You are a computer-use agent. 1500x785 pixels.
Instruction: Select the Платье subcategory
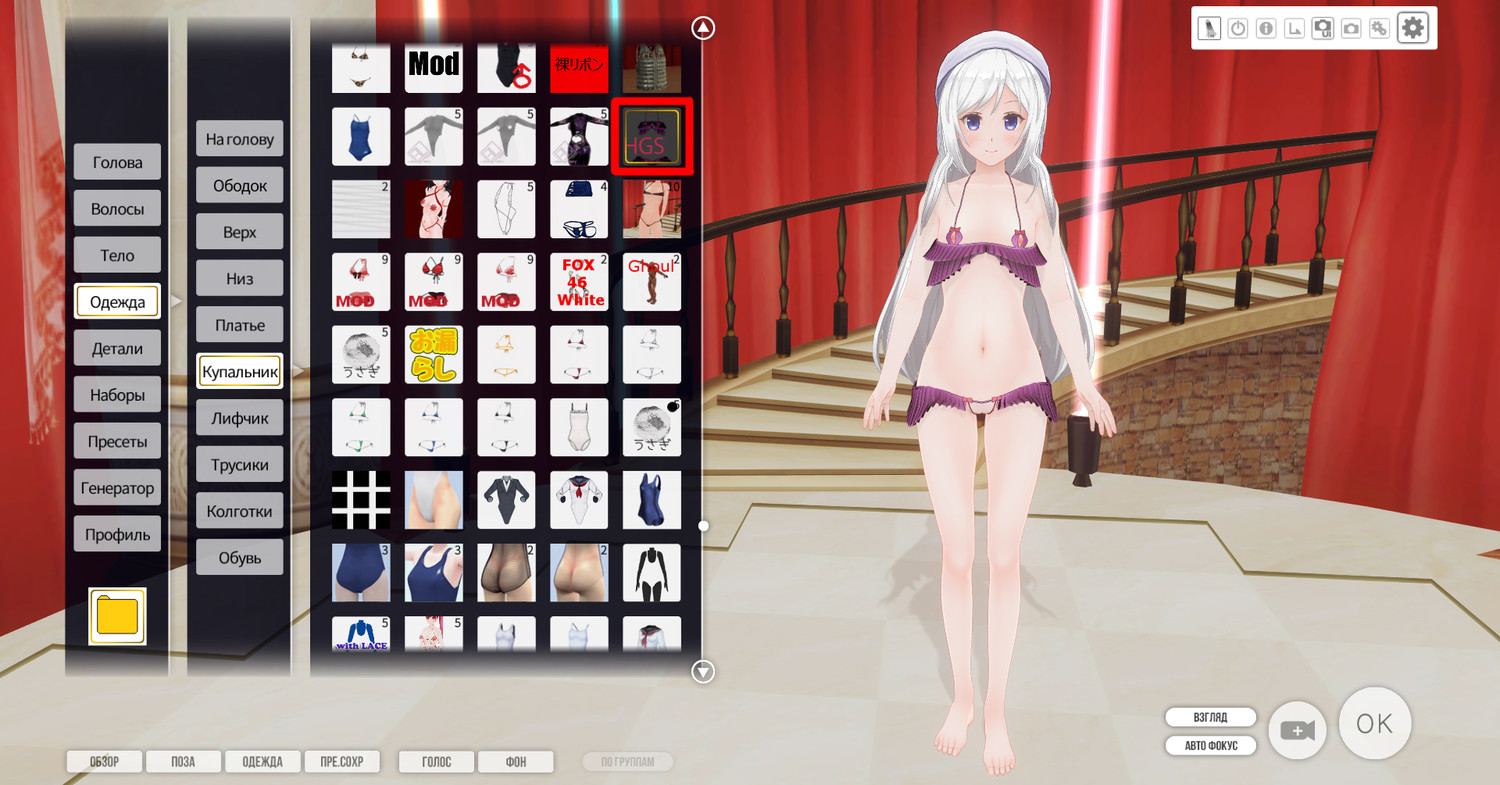239,325
